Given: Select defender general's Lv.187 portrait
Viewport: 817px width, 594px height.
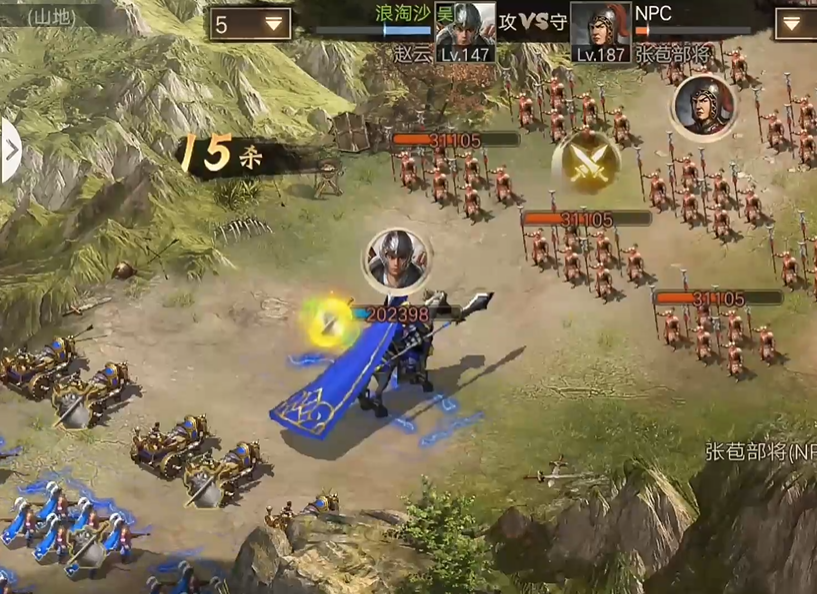Looking at the screenshot, I should (601, 31).
